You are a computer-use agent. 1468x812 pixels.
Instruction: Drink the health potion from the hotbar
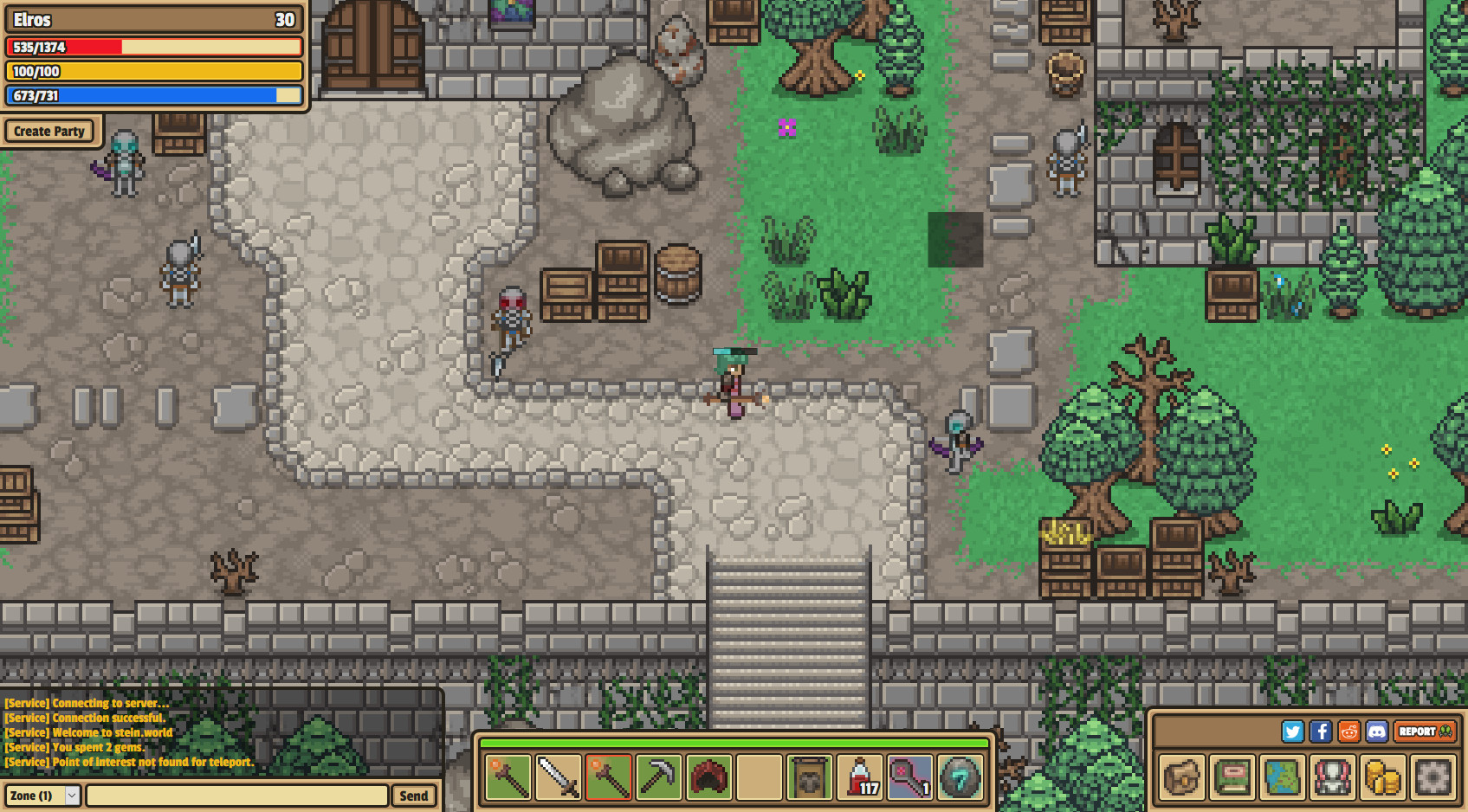(x=860, y=777)
